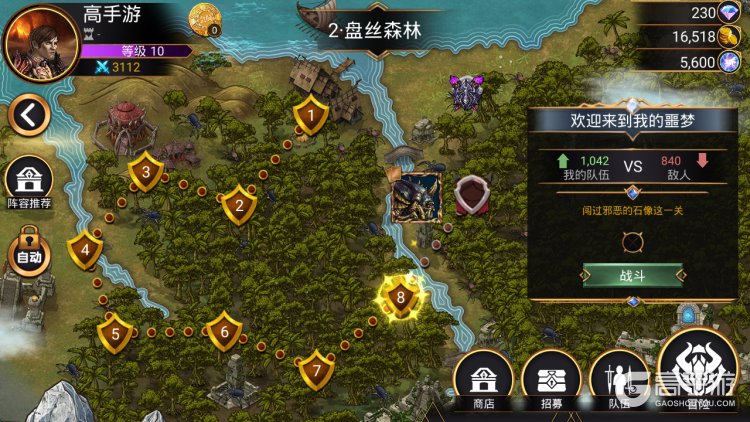This screenshot has height=422, width=750.
Task: Select stage 5 shield node
Action: coord(116,333)
